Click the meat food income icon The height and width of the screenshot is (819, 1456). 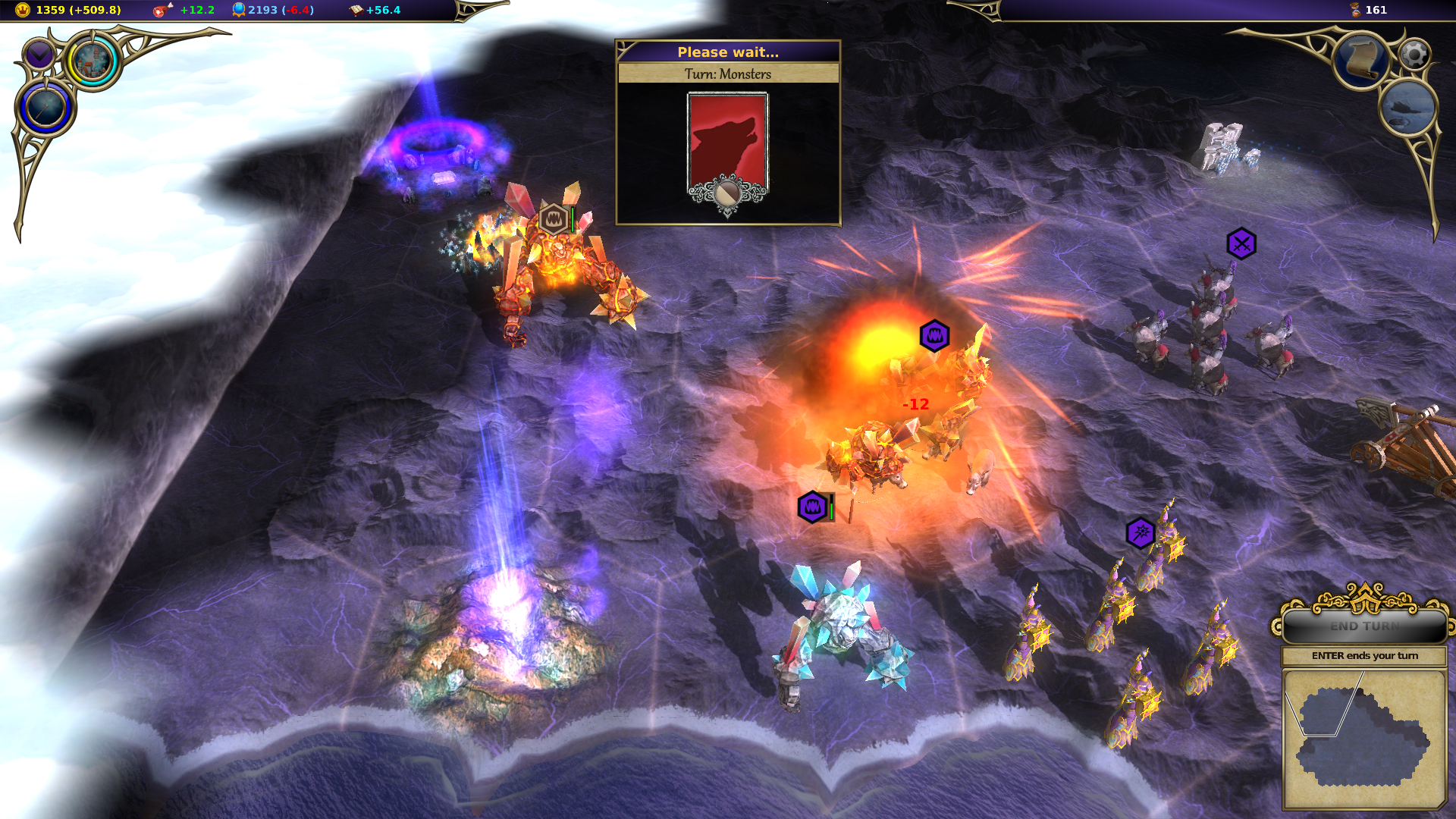coord(162,10)
